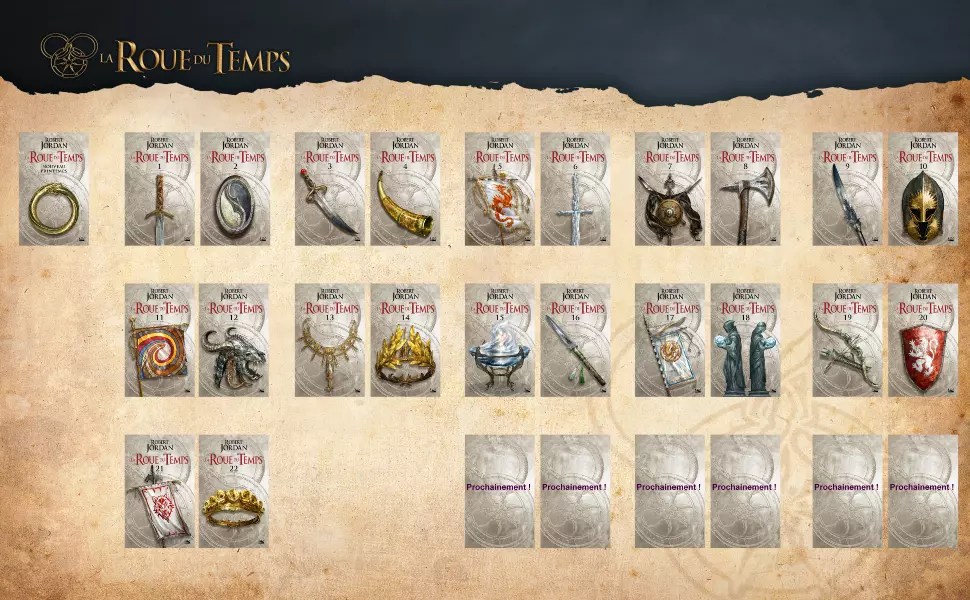The width and height of the screenshot is (970, 600).
Task: Click the La Roue du Temps logo
Action: pos(165,55)
